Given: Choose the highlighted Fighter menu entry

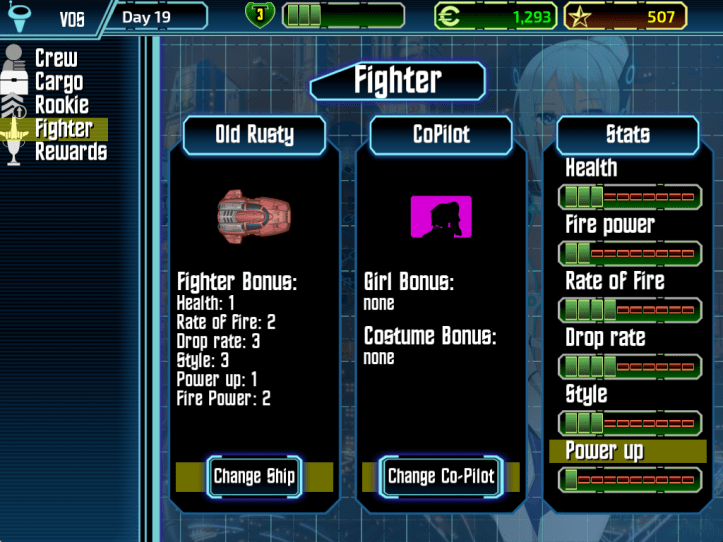Looking at the screenshot, I should click(63, 128).
